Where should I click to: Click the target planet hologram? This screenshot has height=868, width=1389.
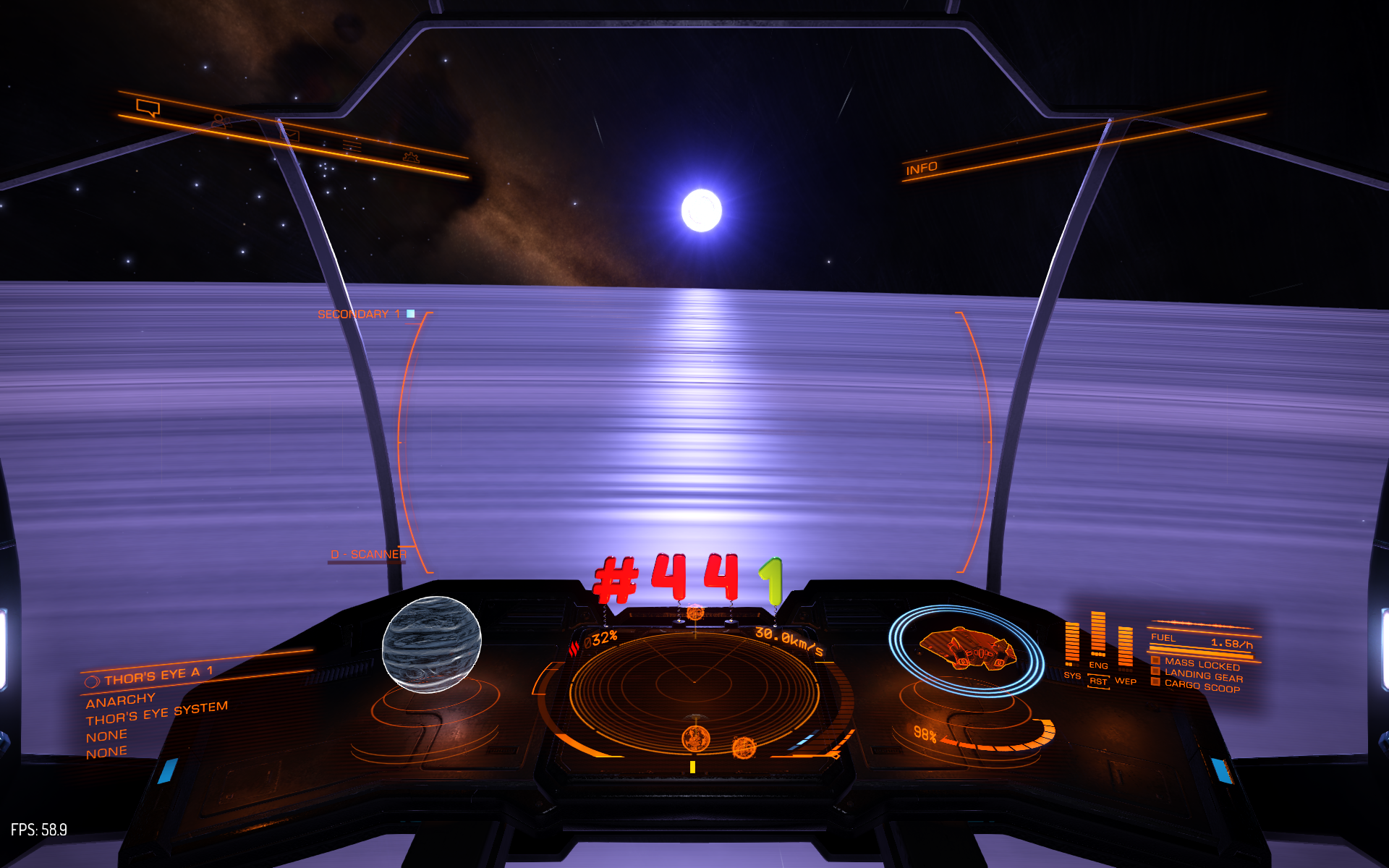click(431, 643)
